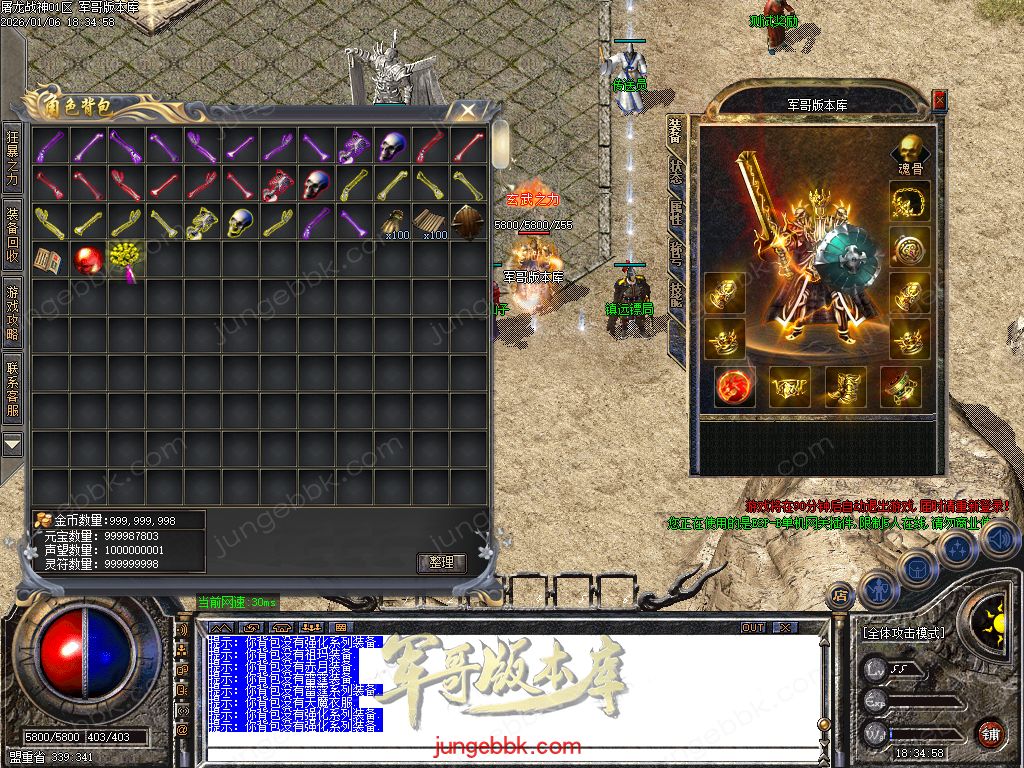Select the round wooden shield item
Image resolution: width=1024 pixels, height=768 pixels.
pyautogui.click(x=468, y=222)
